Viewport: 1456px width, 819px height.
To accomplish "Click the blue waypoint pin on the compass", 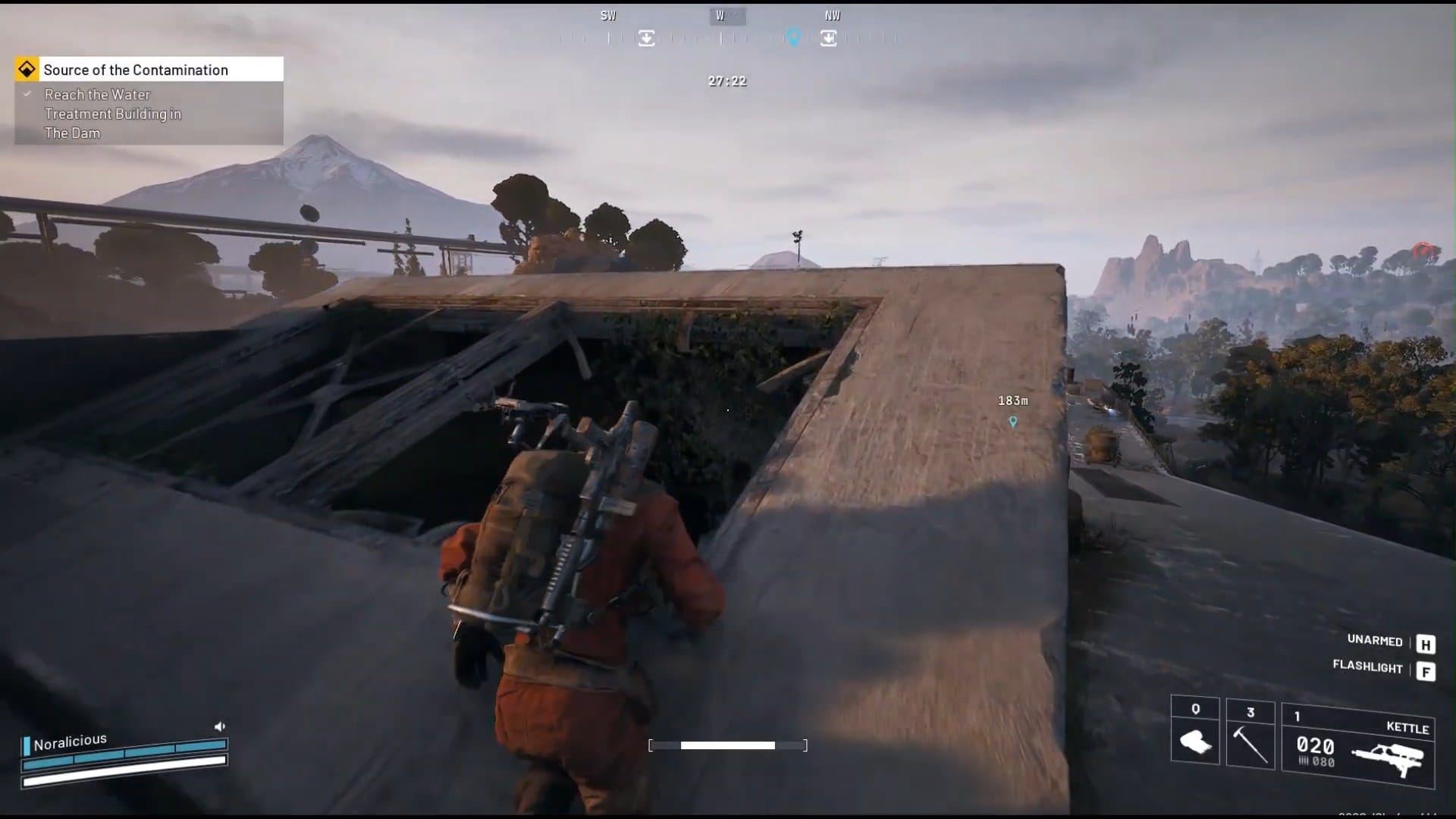I will (794, 36).
